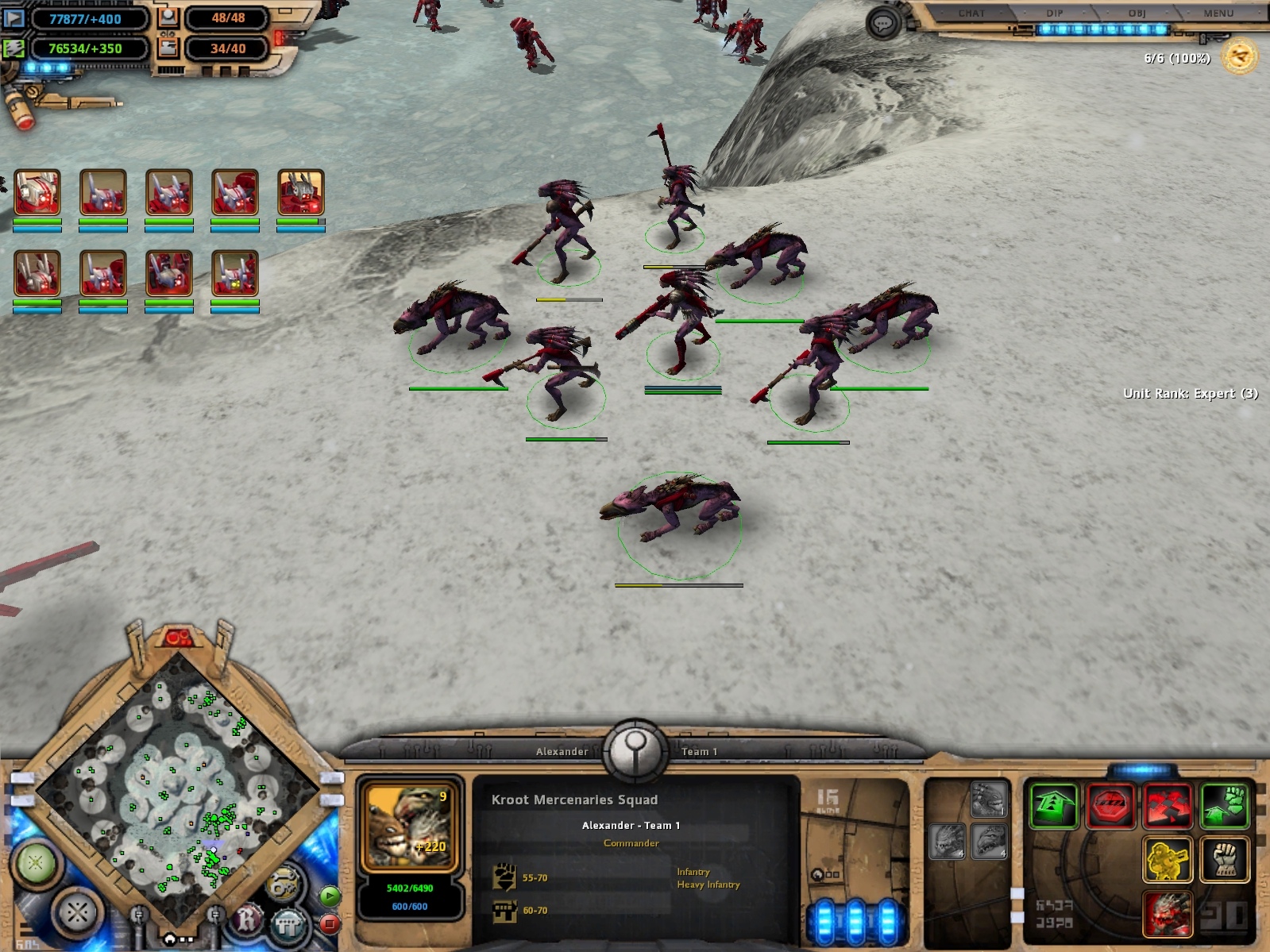Open the Diplomacy (DIP) tab
This screenshot has width=1270, height=952.
(x=1054, y=13)
